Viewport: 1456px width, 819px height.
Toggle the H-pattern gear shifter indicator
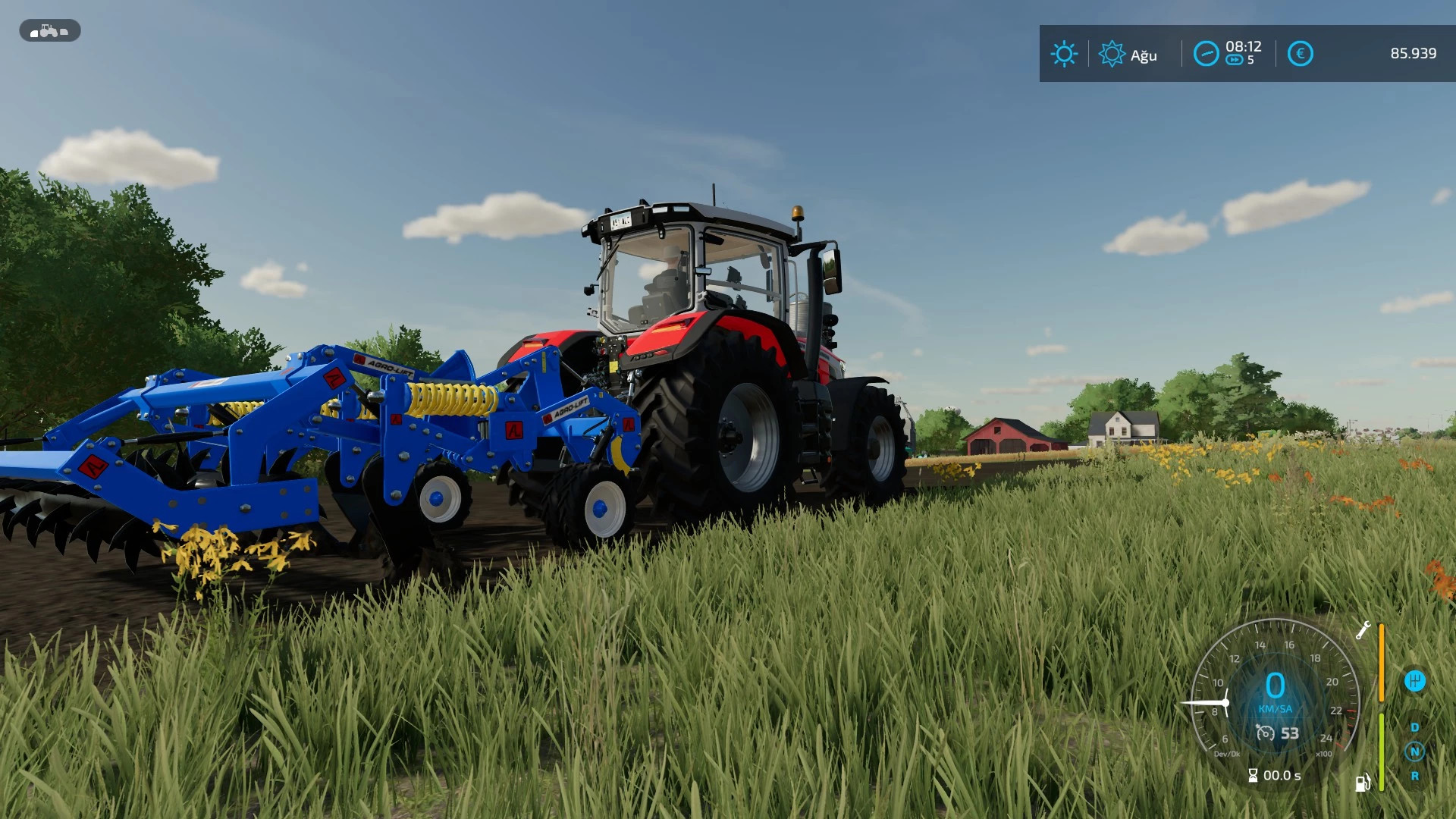pyautogui.click(x=1414, y=681)
